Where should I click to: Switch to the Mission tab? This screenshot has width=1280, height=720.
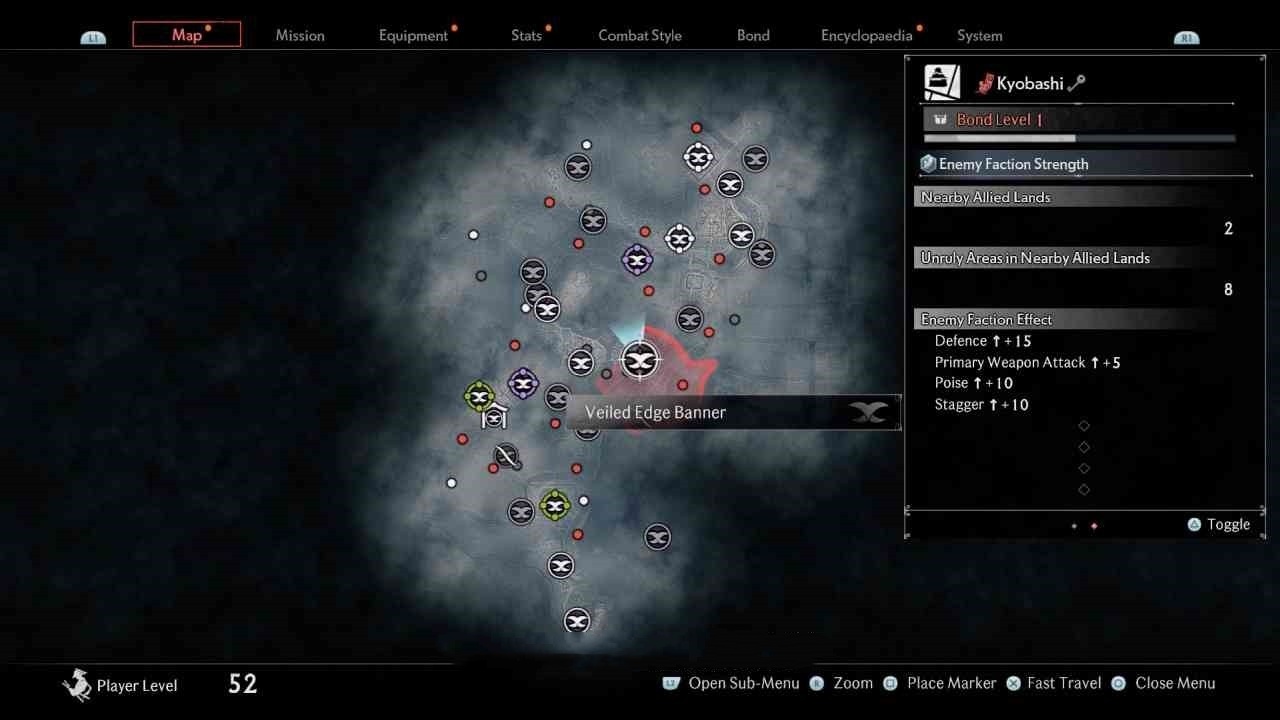point(300,35)
